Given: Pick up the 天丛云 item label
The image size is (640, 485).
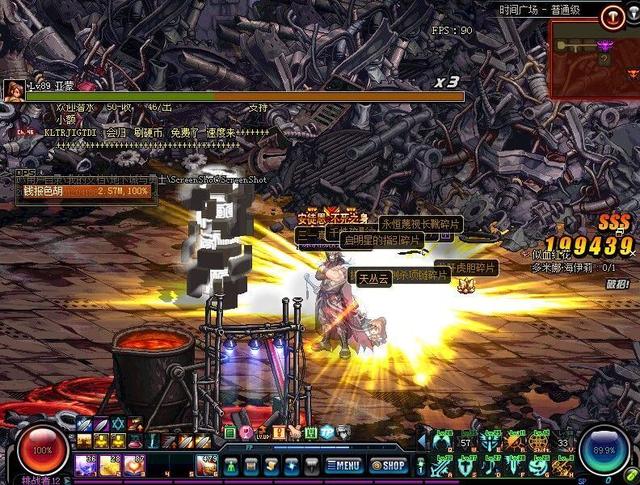Looking at the screenshot, I should pos(375,277).
